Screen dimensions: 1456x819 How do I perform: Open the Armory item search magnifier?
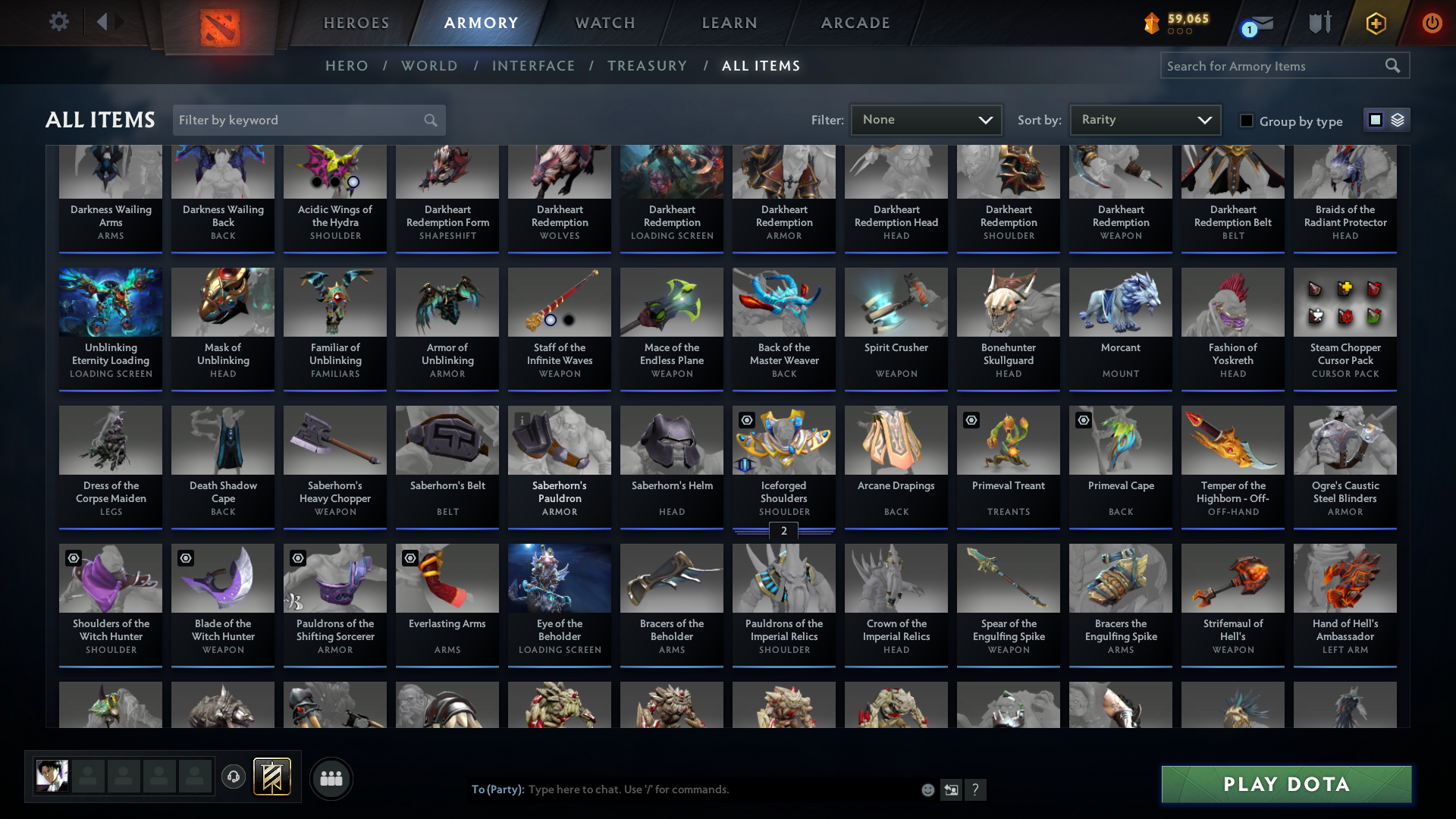[x=1394, y=65]
